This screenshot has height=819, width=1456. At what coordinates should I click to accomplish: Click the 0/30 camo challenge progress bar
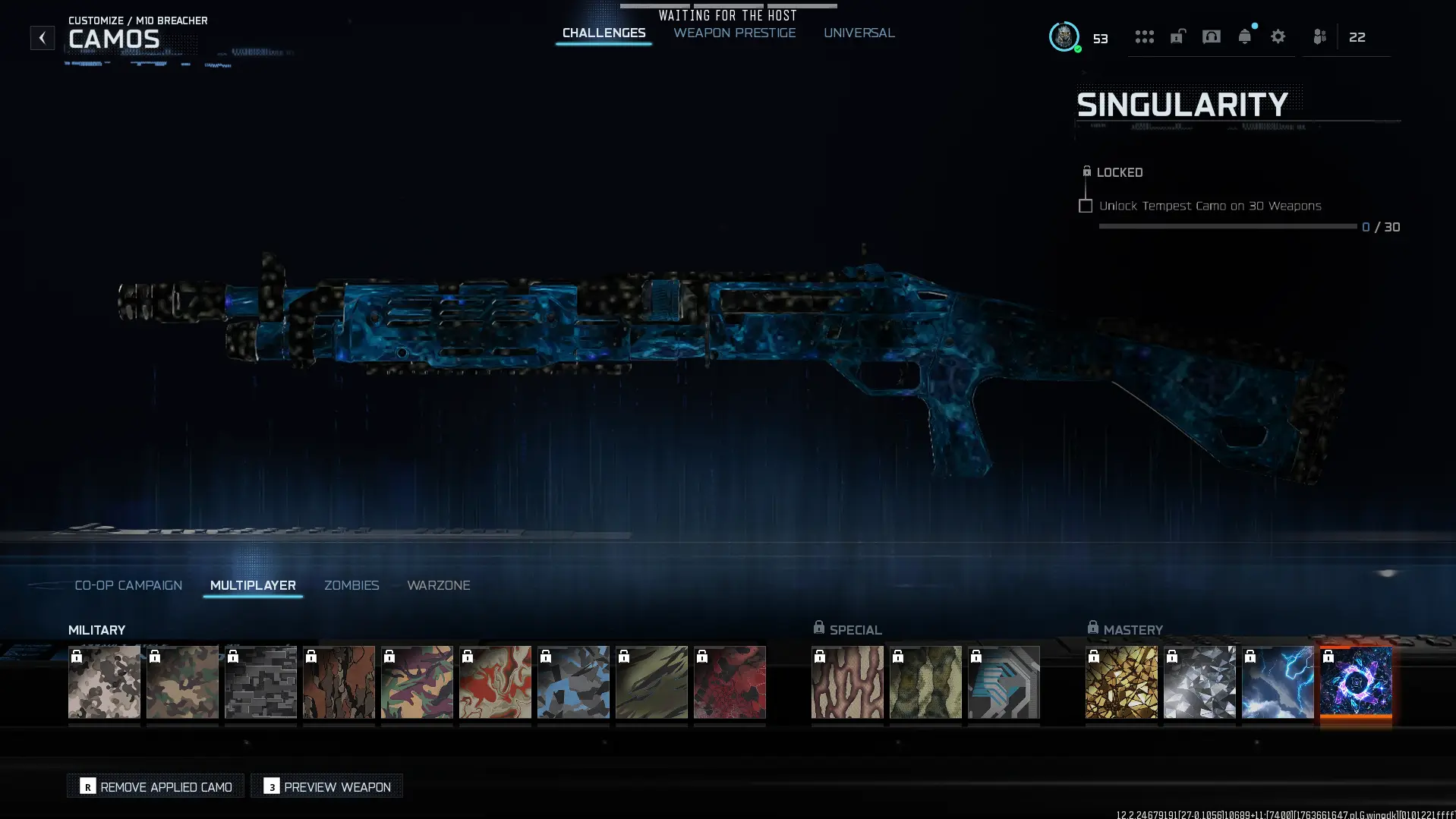click(x=1227, y=226)
